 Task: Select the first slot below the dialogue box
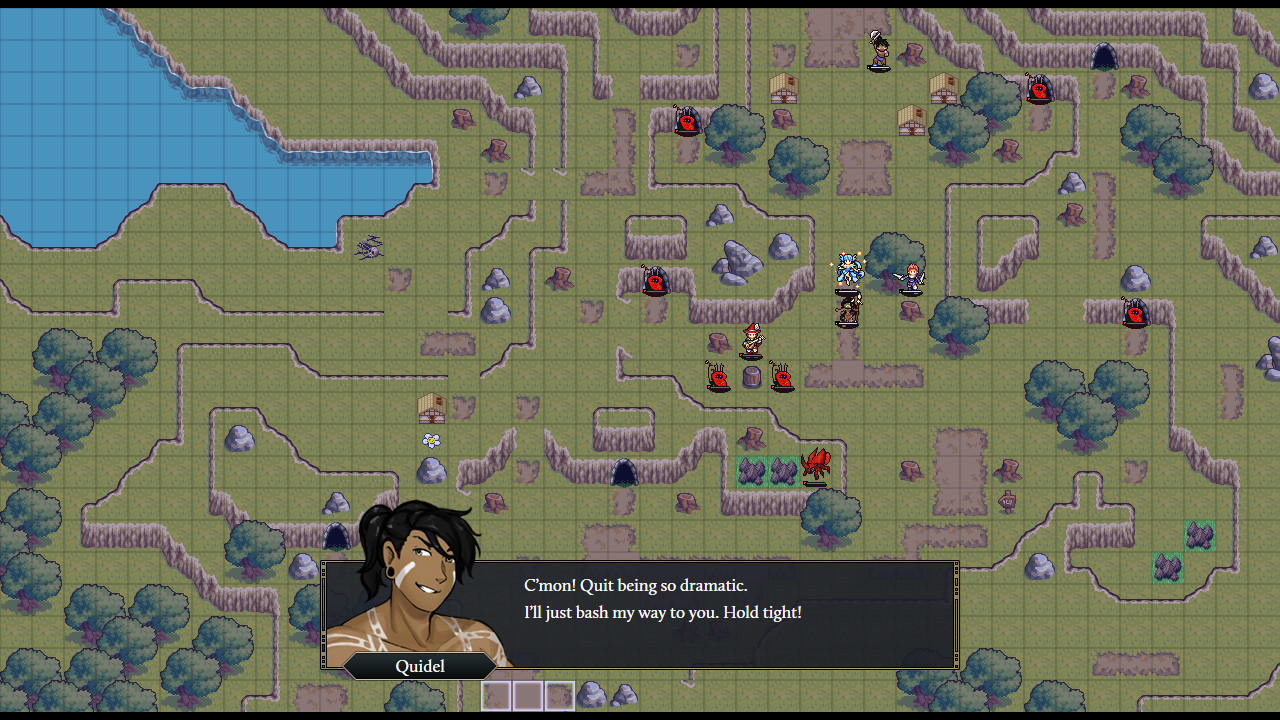pyautogui.click(x=497, y=695)
